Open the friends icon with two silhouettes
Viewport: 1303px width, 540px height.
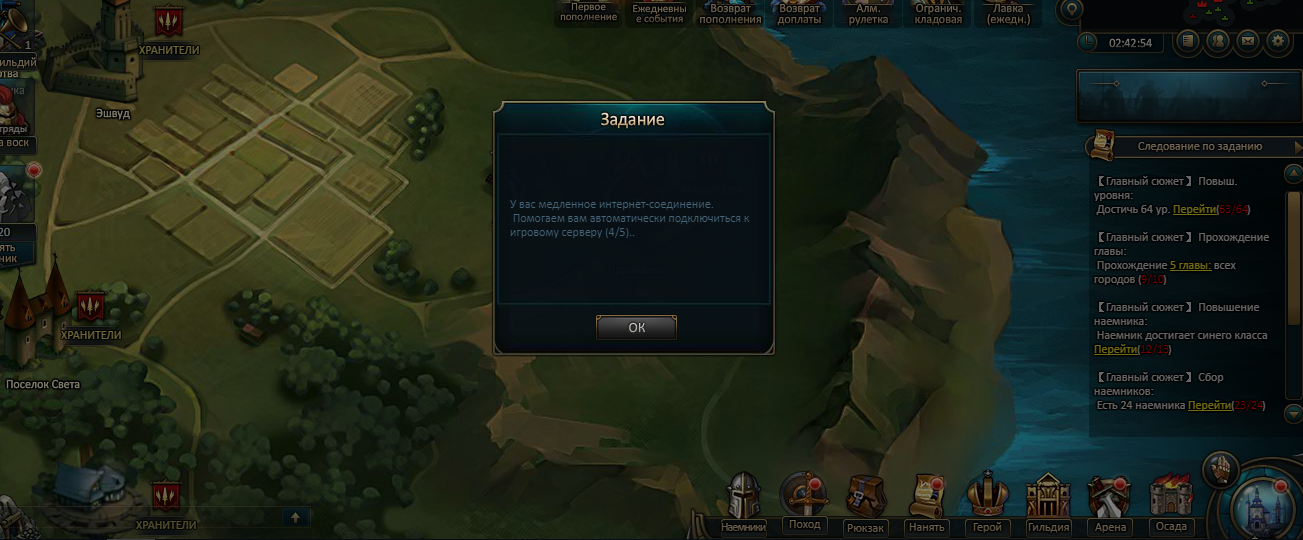pyautogui.click(x=1218, y=41)
